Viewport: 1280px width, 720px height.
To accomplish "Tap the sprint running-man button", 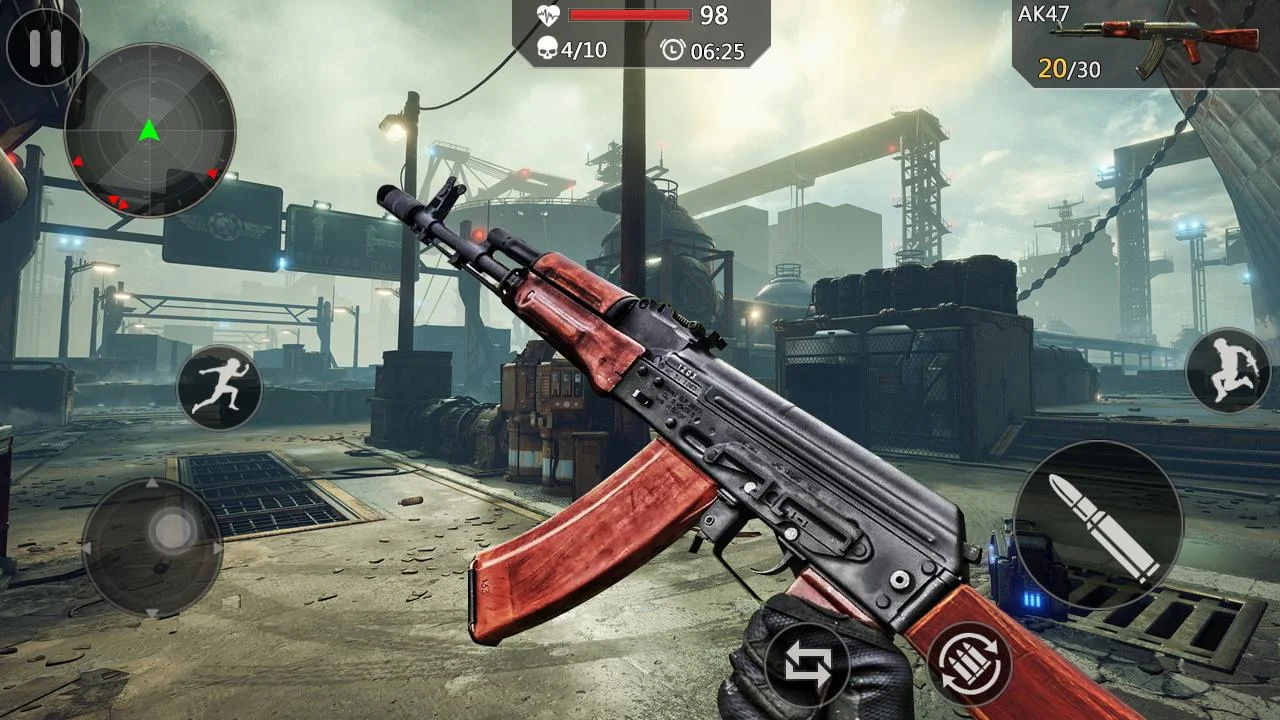I will 219,388.
